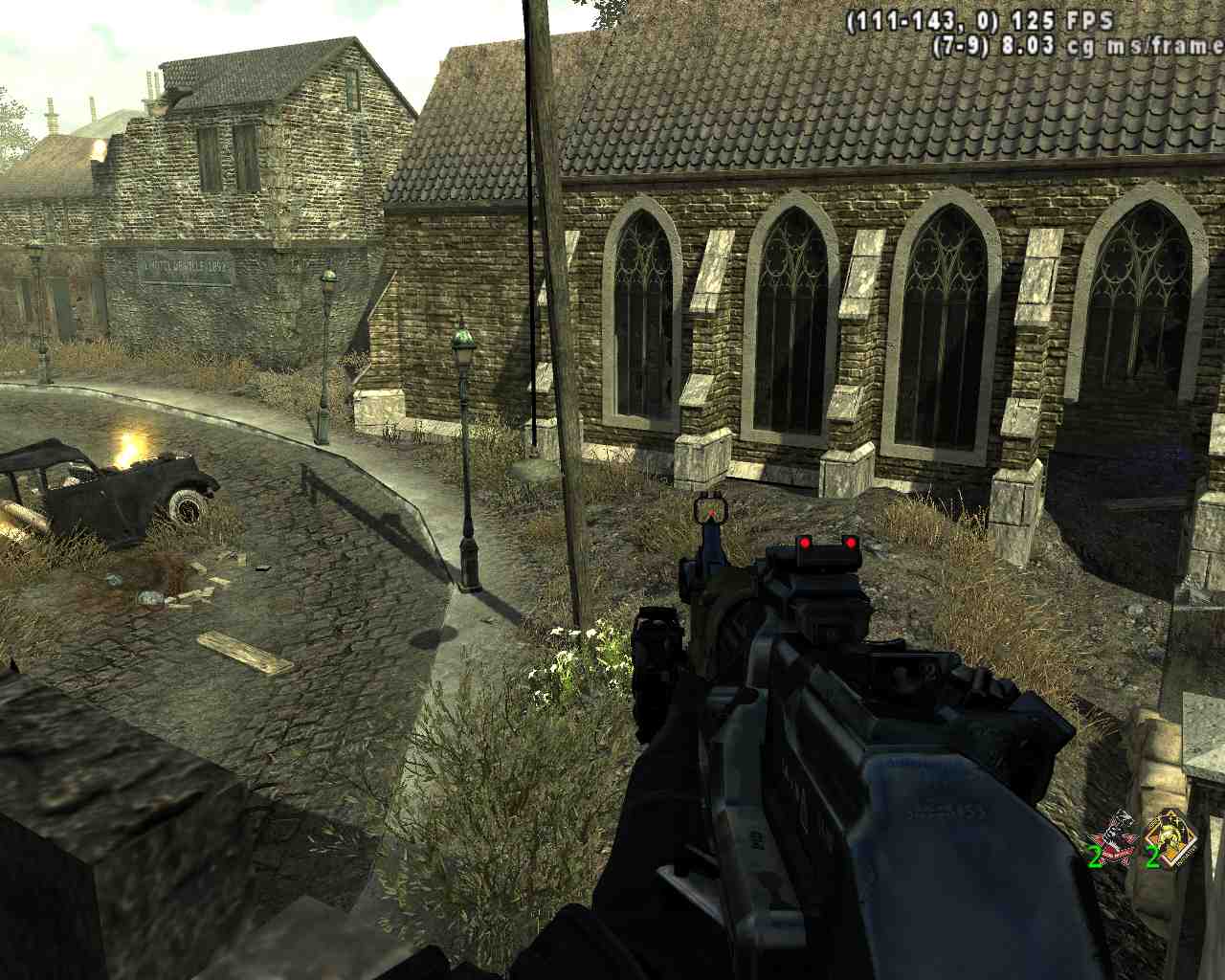Select the gold diamond emblem icon
1225x980 pixels.
point(1170,835)
